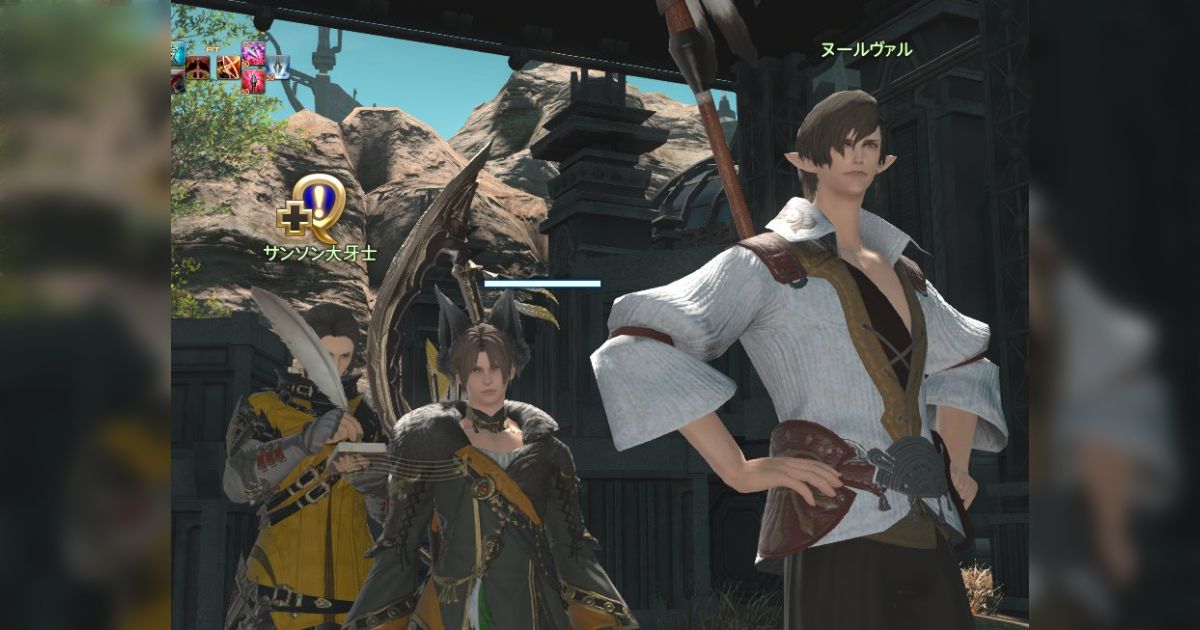The height and width of the screenshot is (630, 1200).
Task: Trigger the purple spearhead skill icon
Action: [x=253, y=53]
